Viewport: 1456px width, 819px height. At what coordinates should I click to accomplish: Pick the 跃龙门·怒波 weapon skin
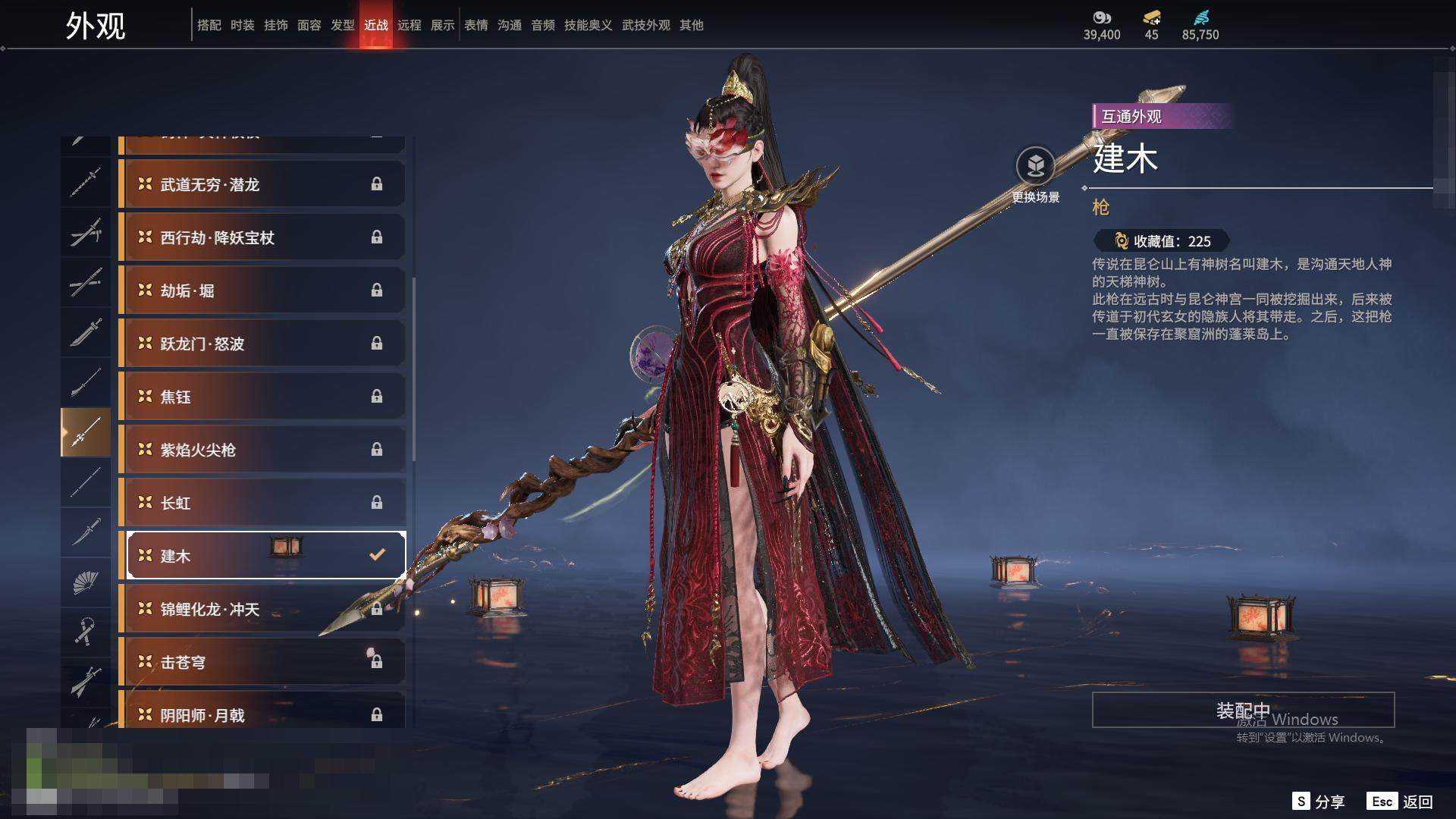(262, 344)
